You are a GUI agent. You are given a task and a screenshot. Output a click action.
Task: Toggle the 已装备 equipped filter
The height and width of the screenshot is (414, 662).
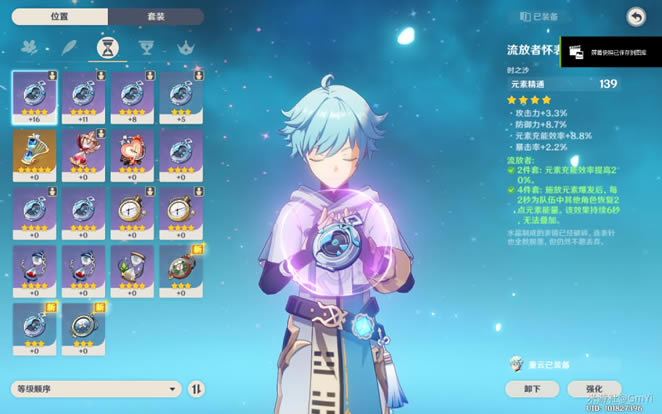coord(540,17)
